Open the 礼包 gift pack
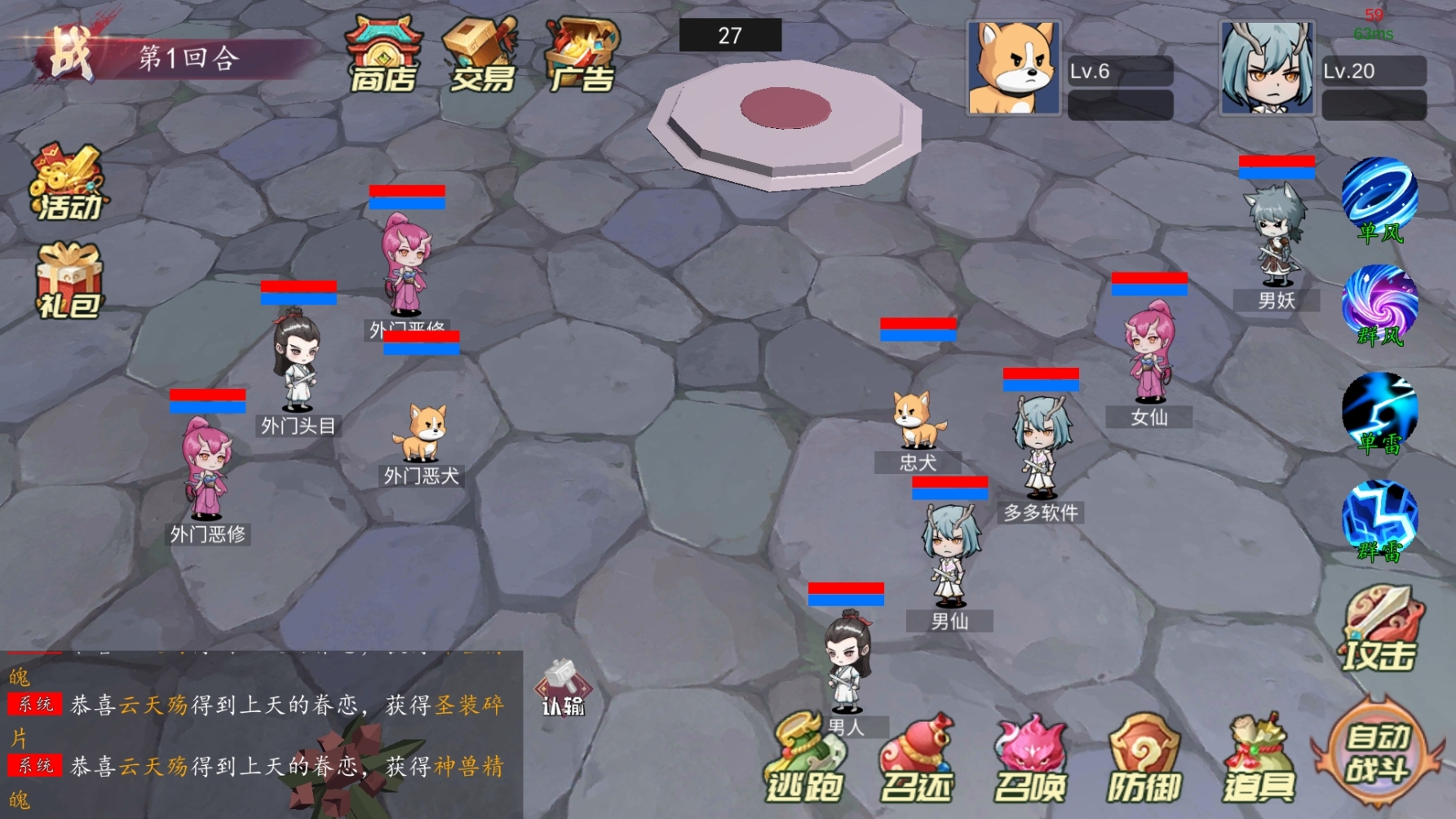The width and height of the screenshot is (1456, 819). pyautogui.click(x=69, y=281)
